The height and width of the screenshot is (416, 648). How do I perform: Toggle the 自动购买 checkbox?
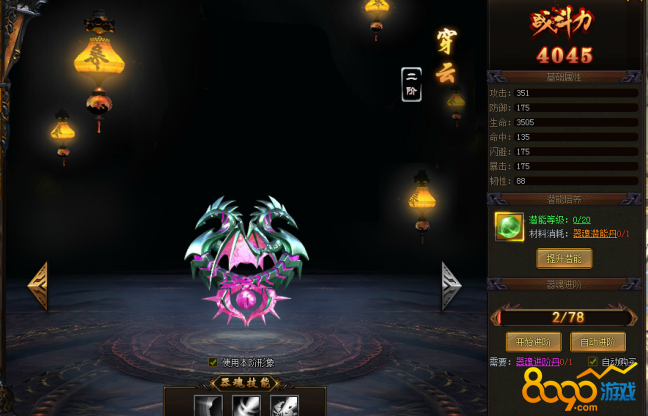pyautogui.click(x=593, y=362)
